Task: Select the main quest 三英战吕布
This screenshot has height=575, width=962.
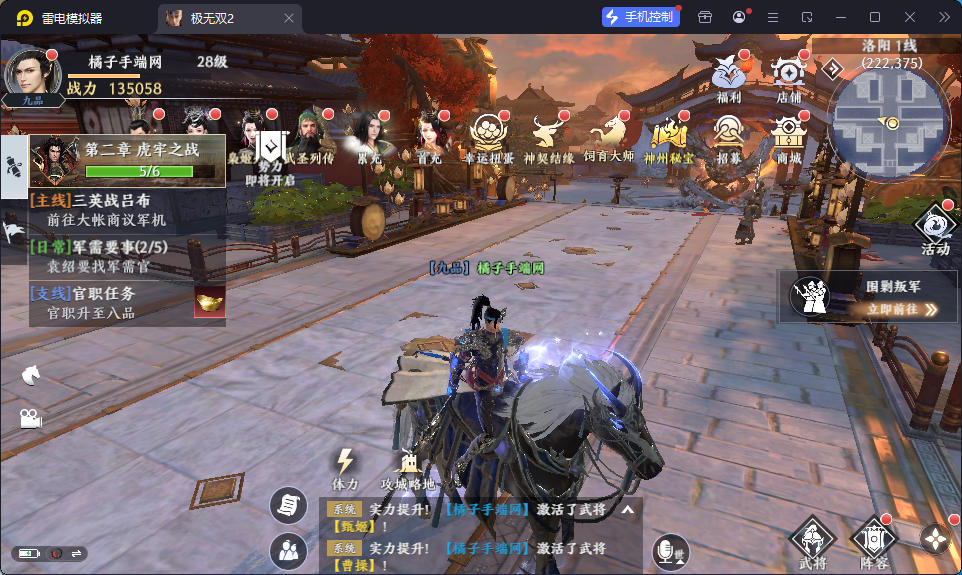Action: (126, 209)
